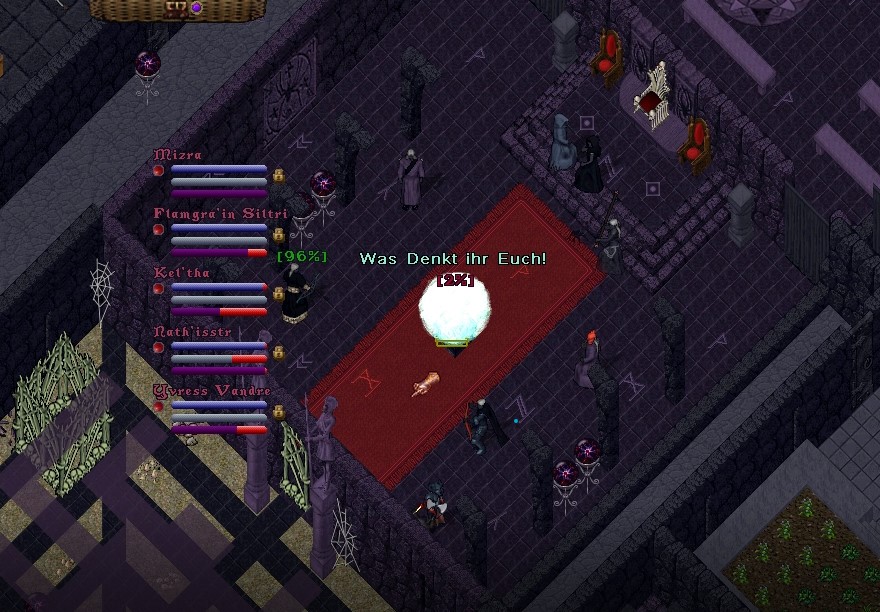Screen dimensions: 880x612
Task: Click the red gem button beside Mizra
Action: 158,171
